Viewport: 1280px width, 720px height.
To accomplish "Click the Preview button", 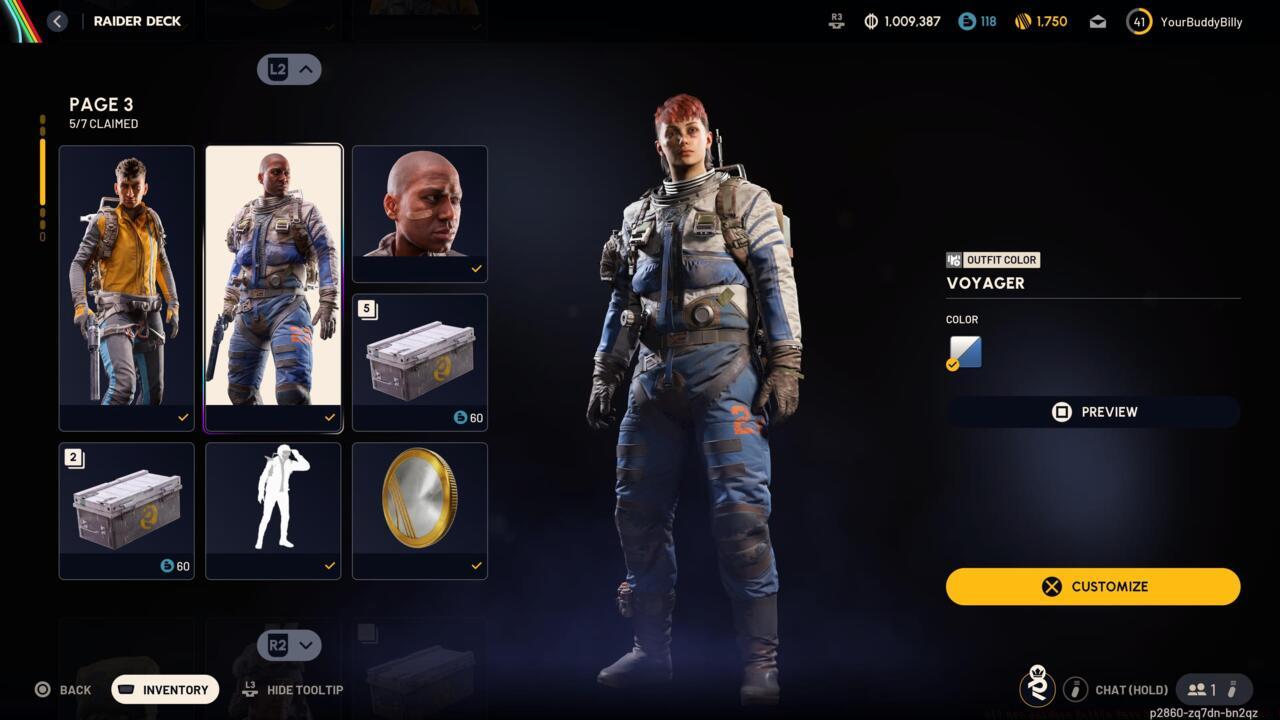I will [1093, 411].
